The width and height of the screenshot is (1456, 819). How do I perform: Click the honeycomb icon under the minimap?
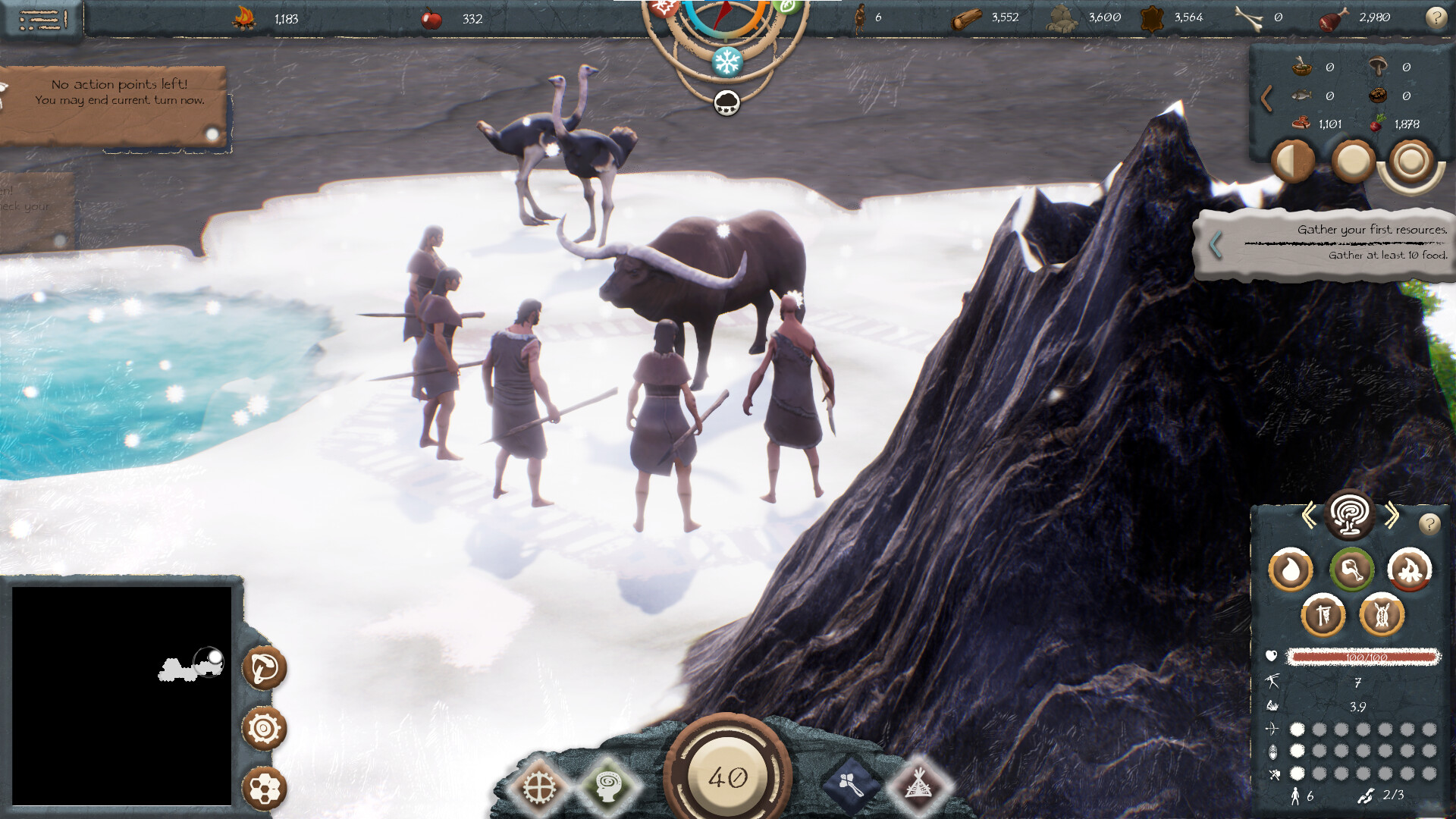click(x=265, y=789)
